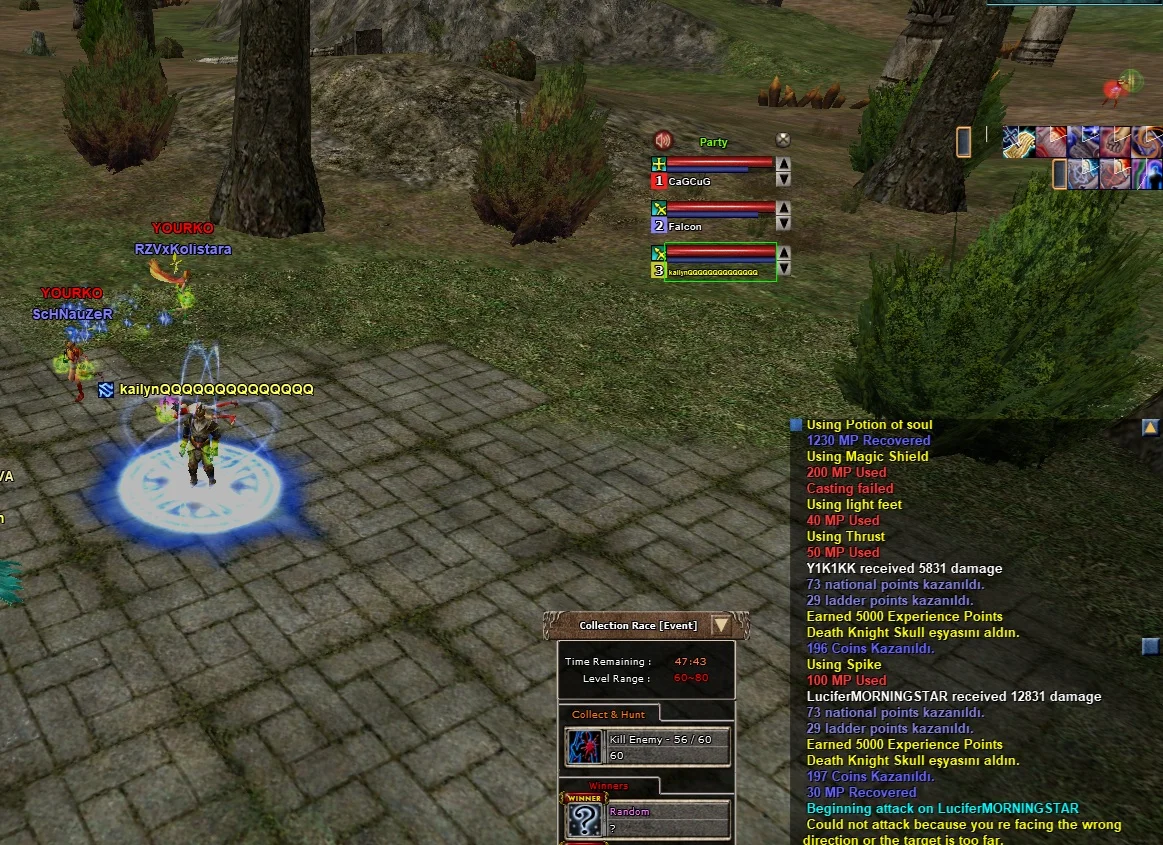
Task: Show the Winners section
Action: (x=609, y=786)
